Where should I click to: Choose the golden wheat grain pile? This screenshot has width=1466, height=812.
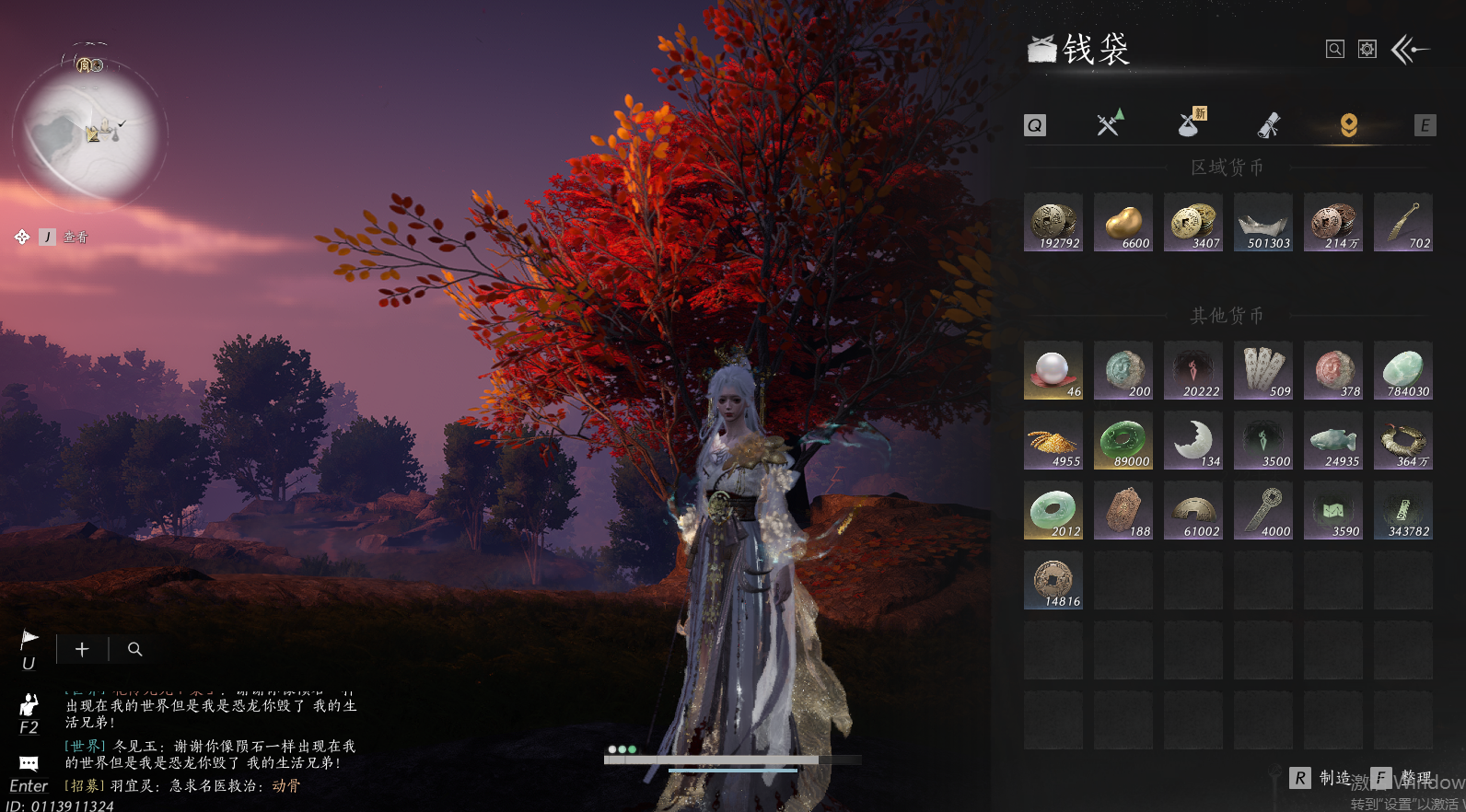pos(1053,441)
